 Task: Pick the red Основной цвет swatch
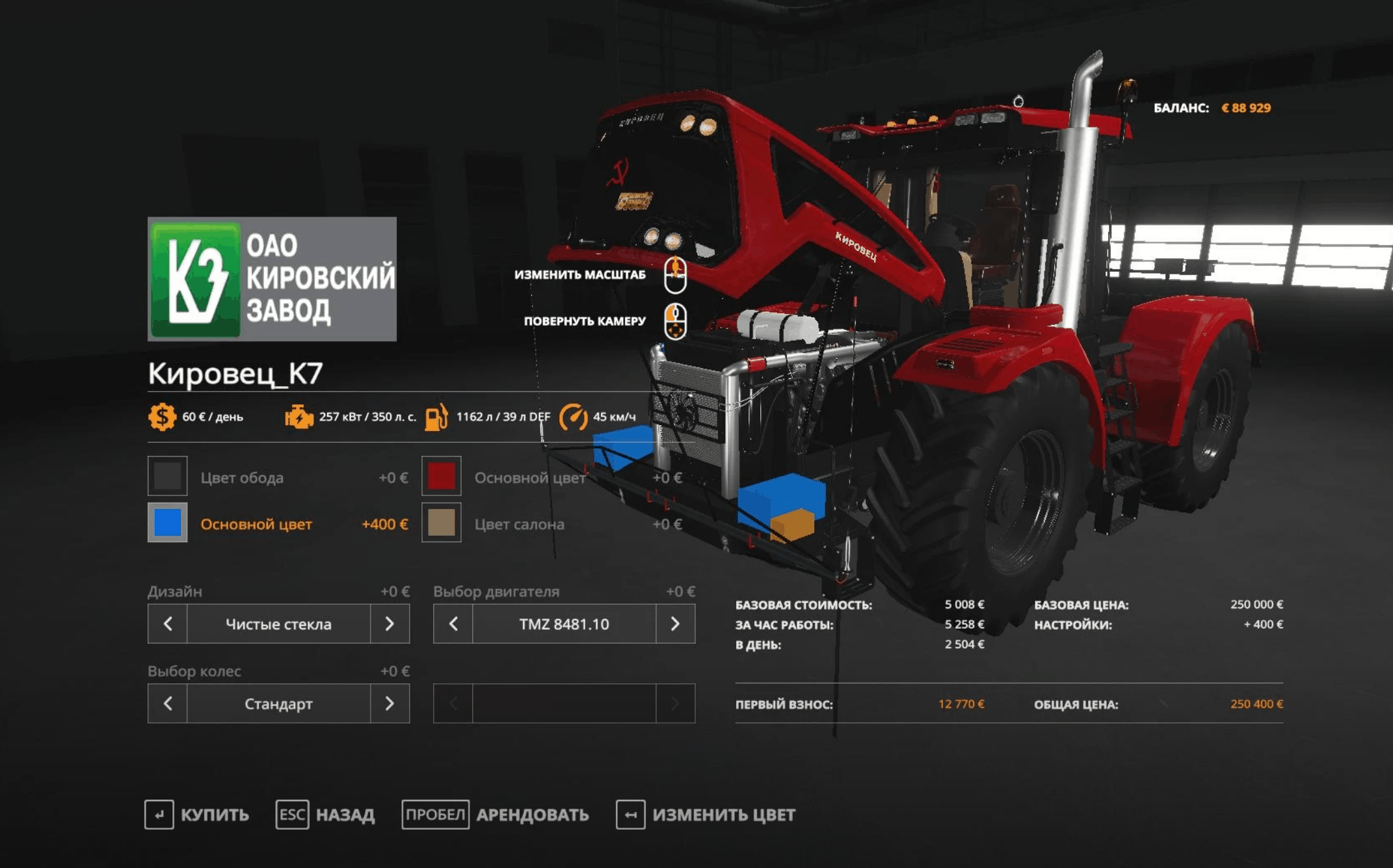pos(441,477)
